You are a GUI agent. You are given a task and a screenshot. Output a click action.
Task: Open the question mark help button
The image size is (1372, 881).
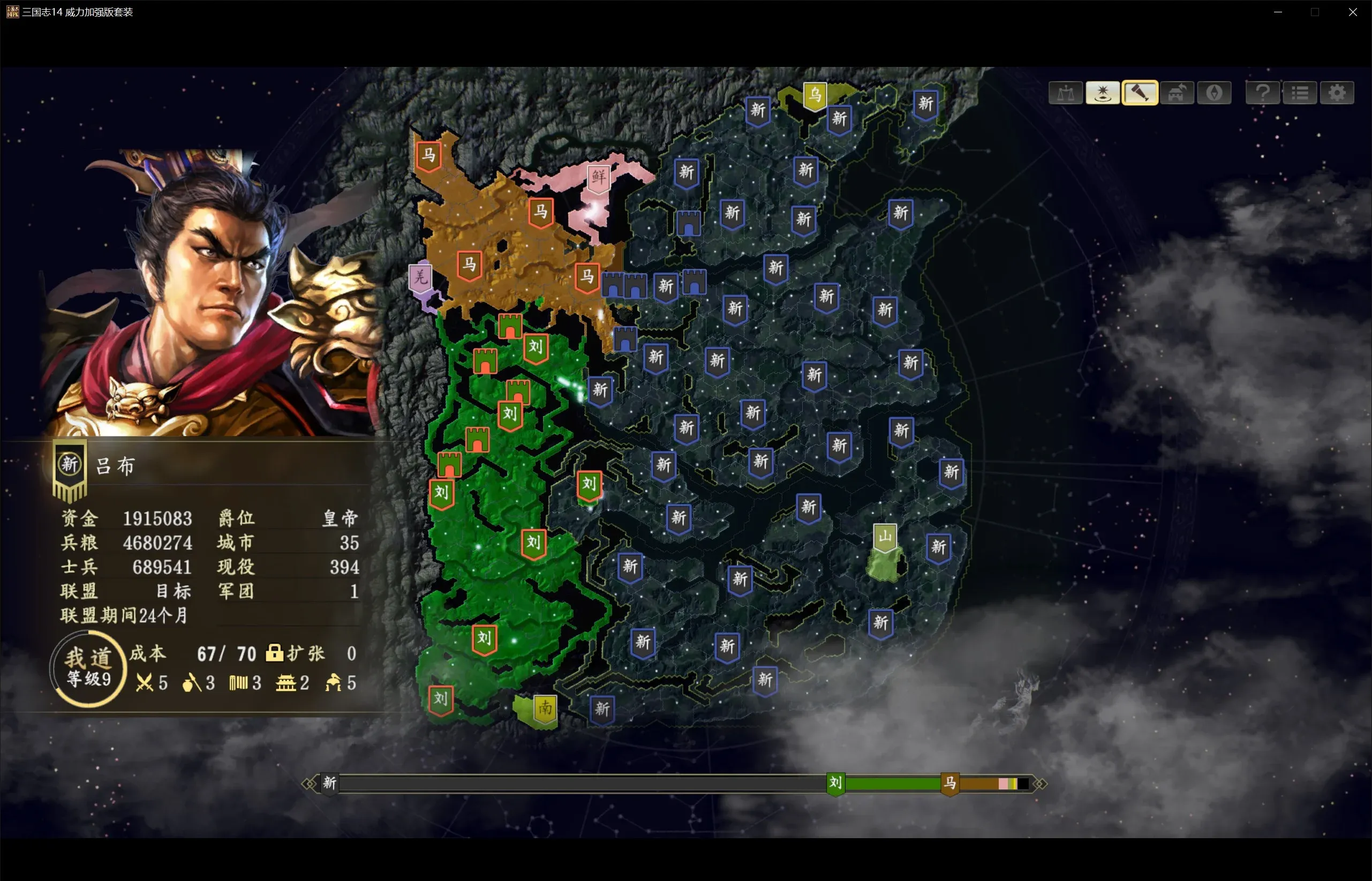(x=1263, y=93)
